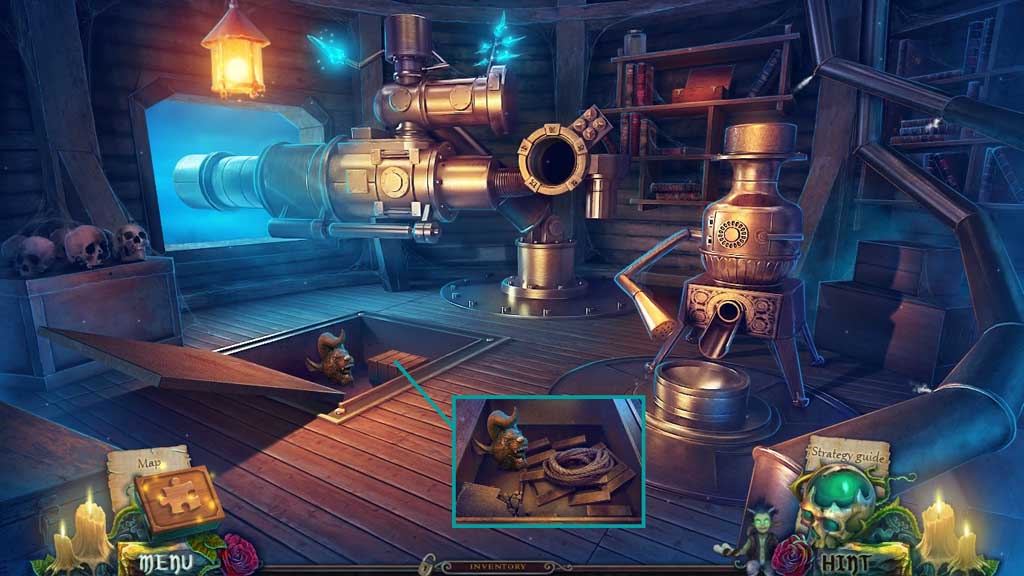Open the Strategy guide
The height and width of the screenshot is (576, 1024).
[x=846, y=455]
